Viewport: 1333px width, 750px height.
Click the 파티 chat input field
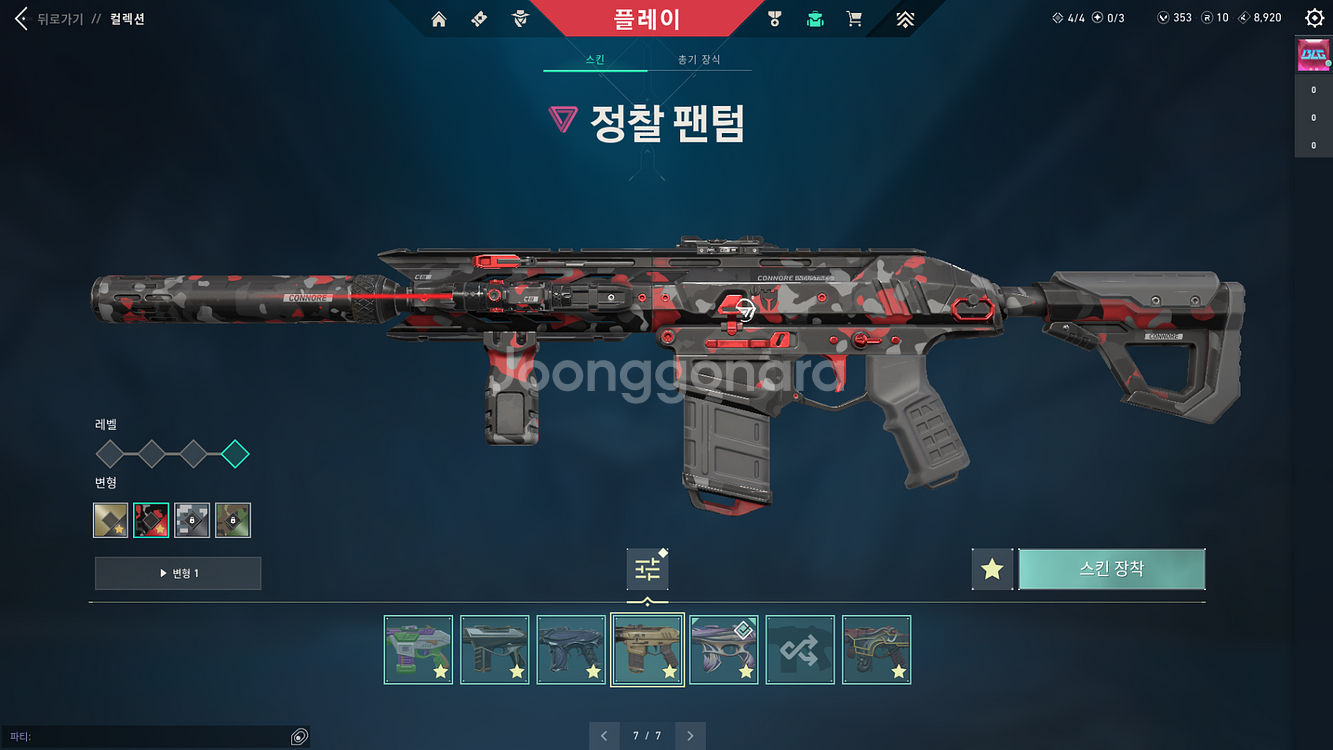pos(150,735)
